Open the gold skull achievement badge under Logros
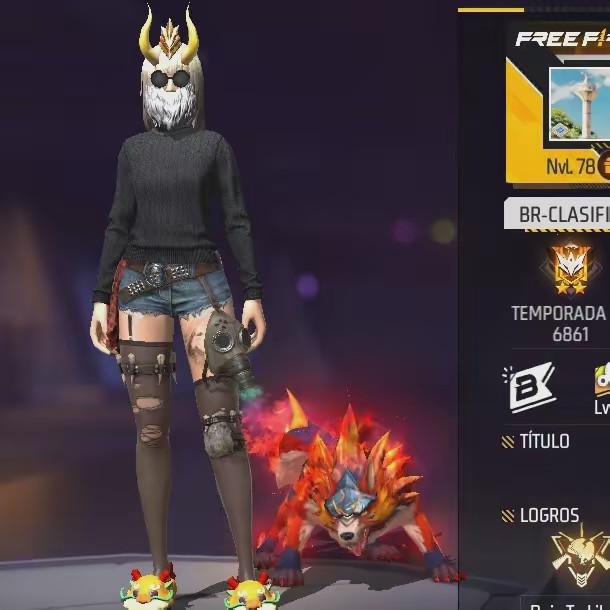The image size is (610, 610). pos(581,554)
